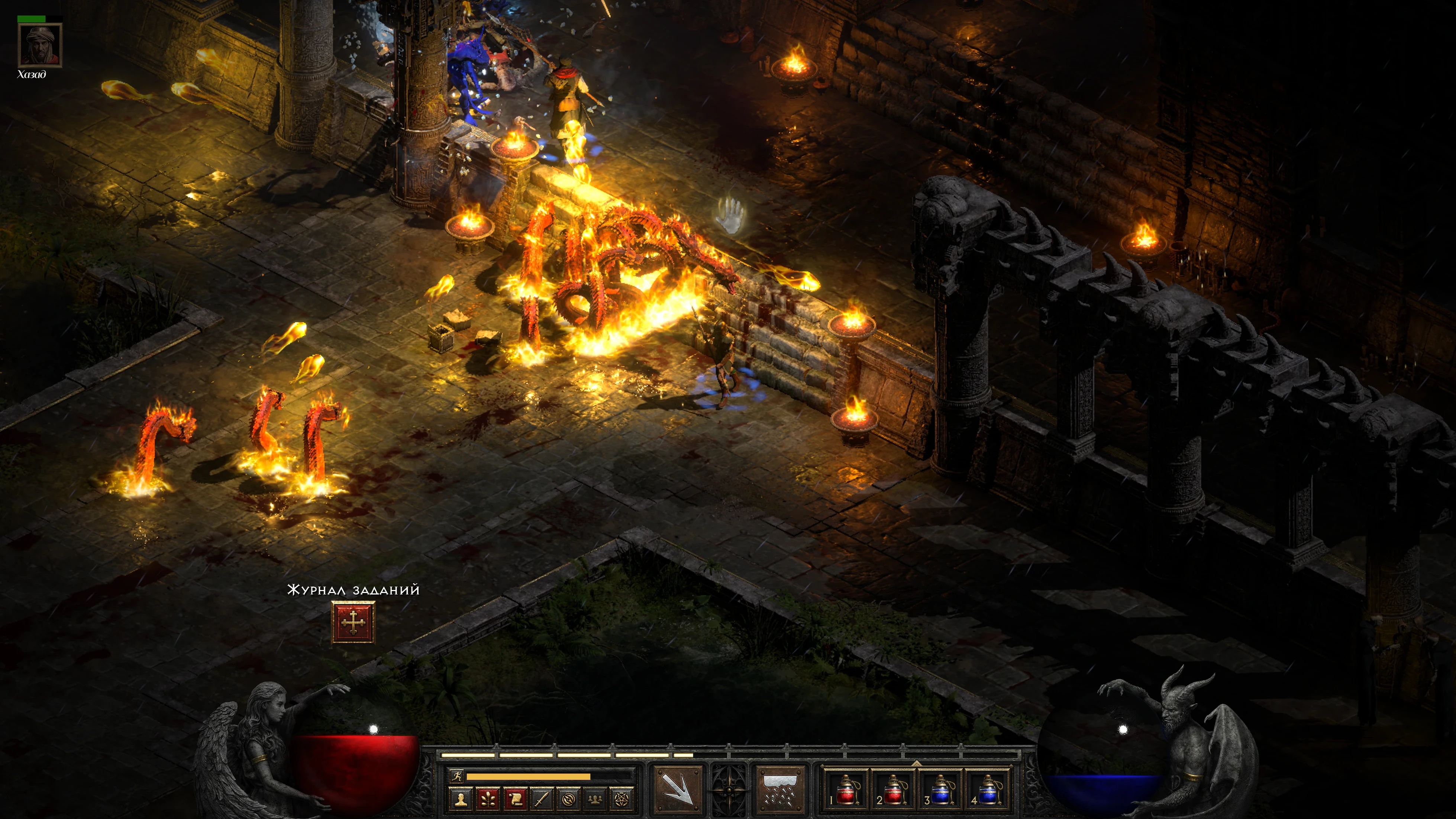Open the game menu pentagram icon
The image size is (1456, 819).
coord(622,799)
